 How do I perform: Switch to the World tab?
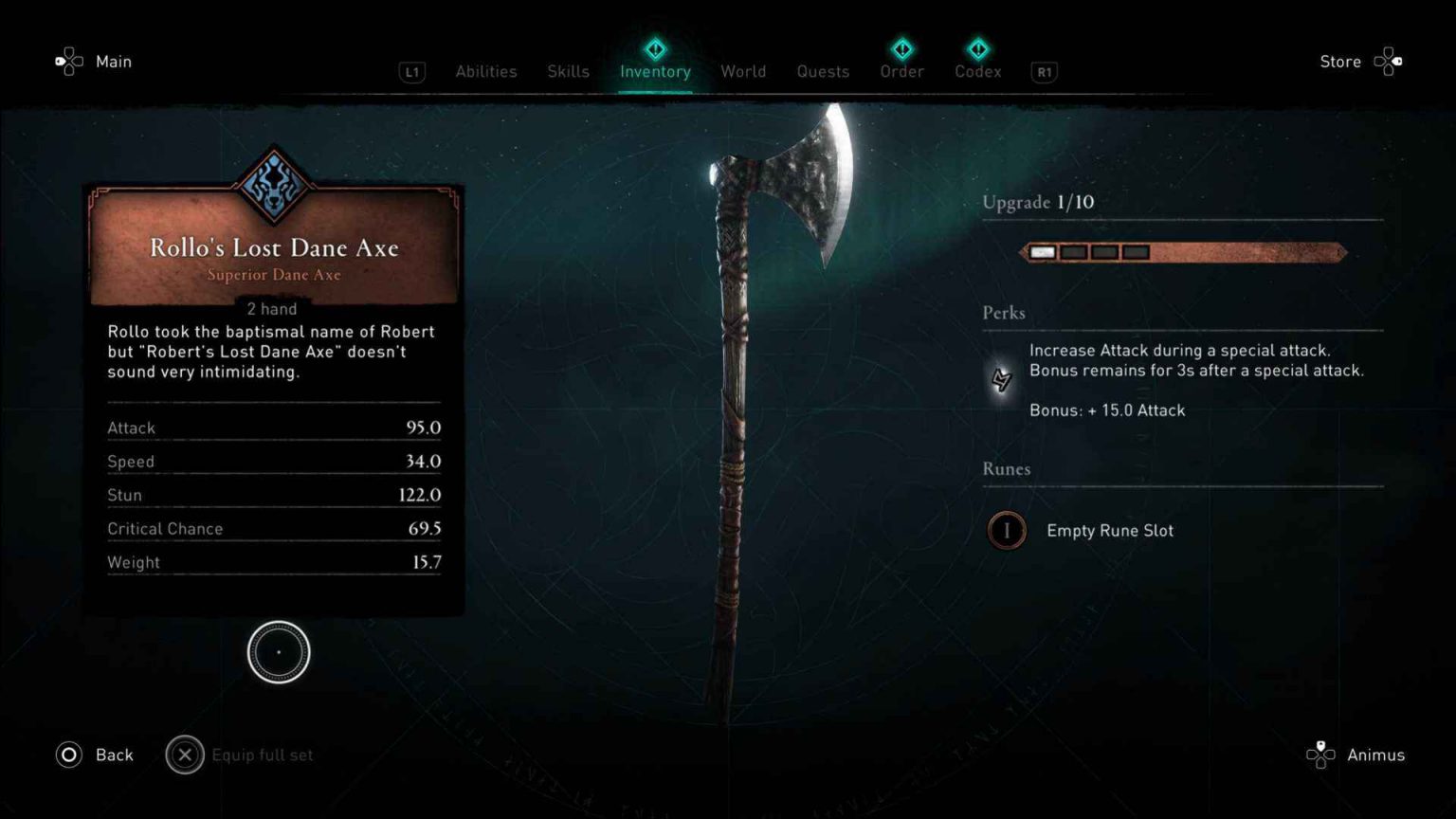(x=743, y=71)
